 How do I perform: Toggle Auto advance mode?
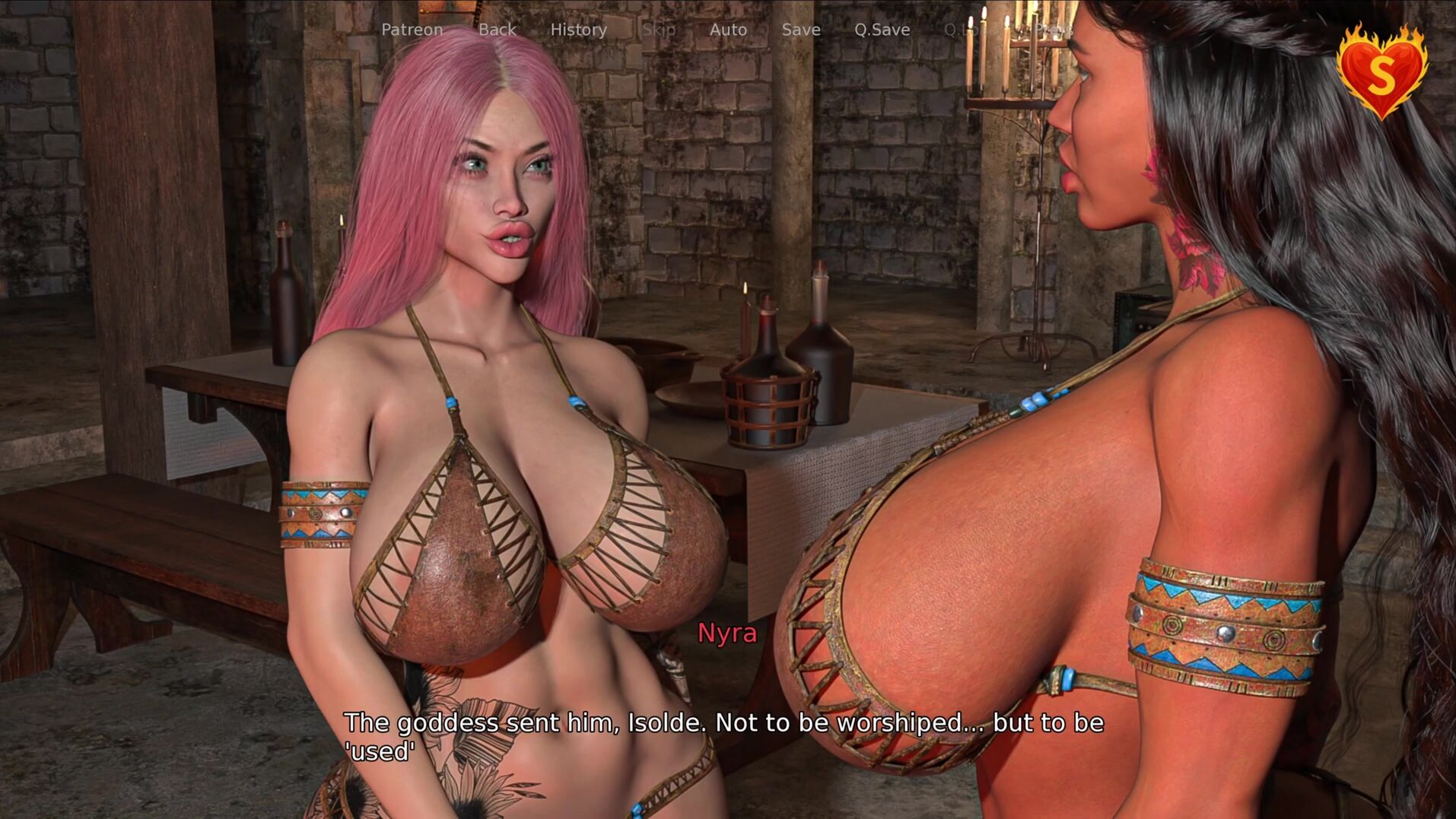pyautogui.click(x=728, y=30)
